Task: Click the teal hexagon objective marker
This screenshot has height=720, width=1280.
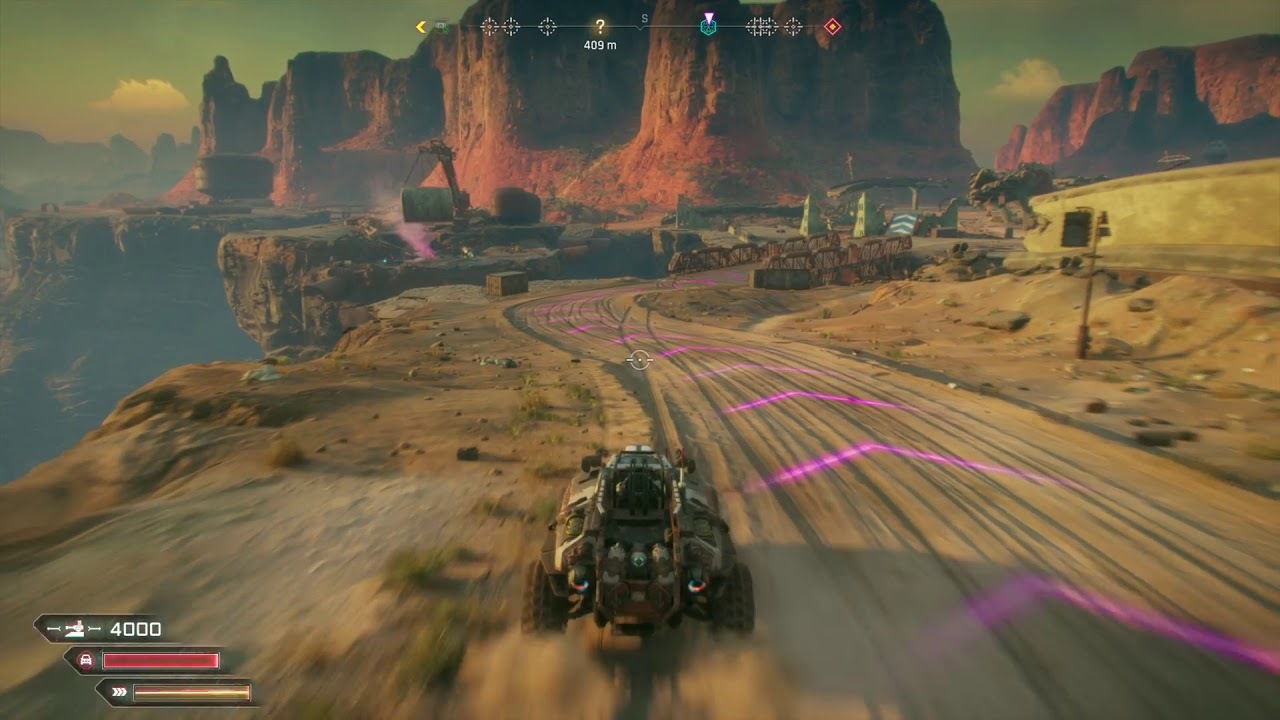Action: click(708, 27)
